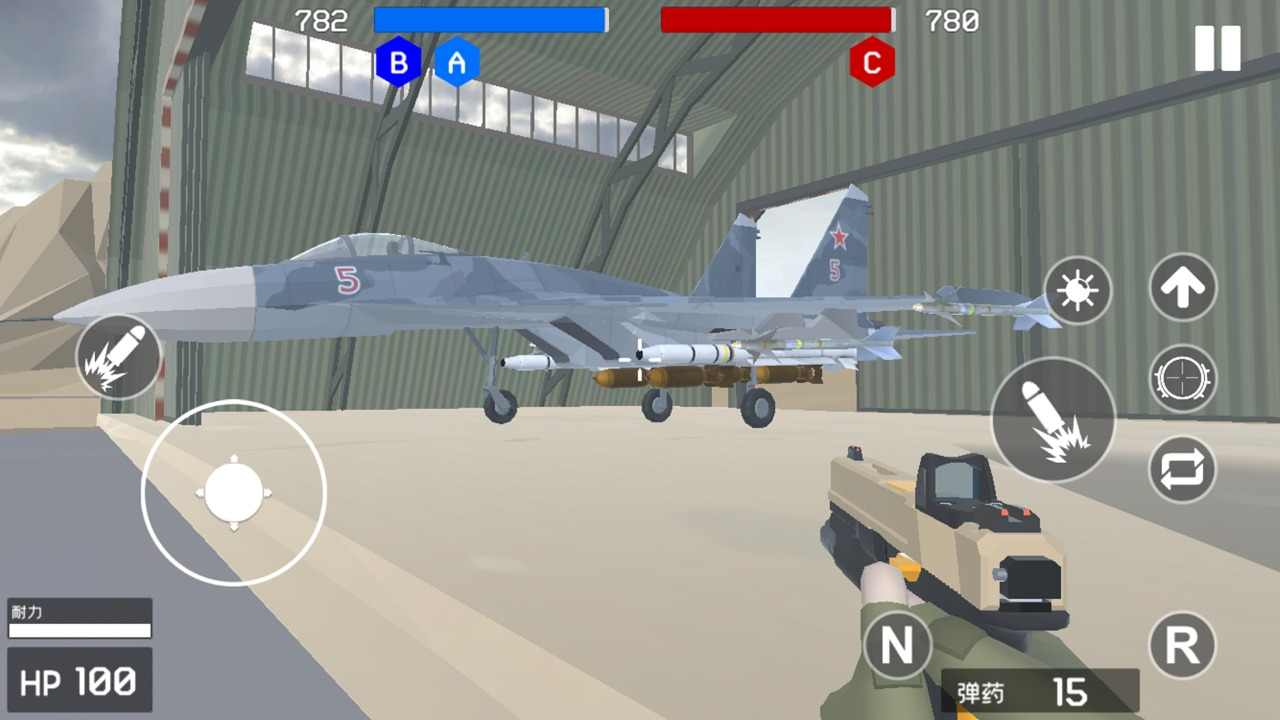Tap the blue team score bar
1280x720 pixels.
click(490, 20)
